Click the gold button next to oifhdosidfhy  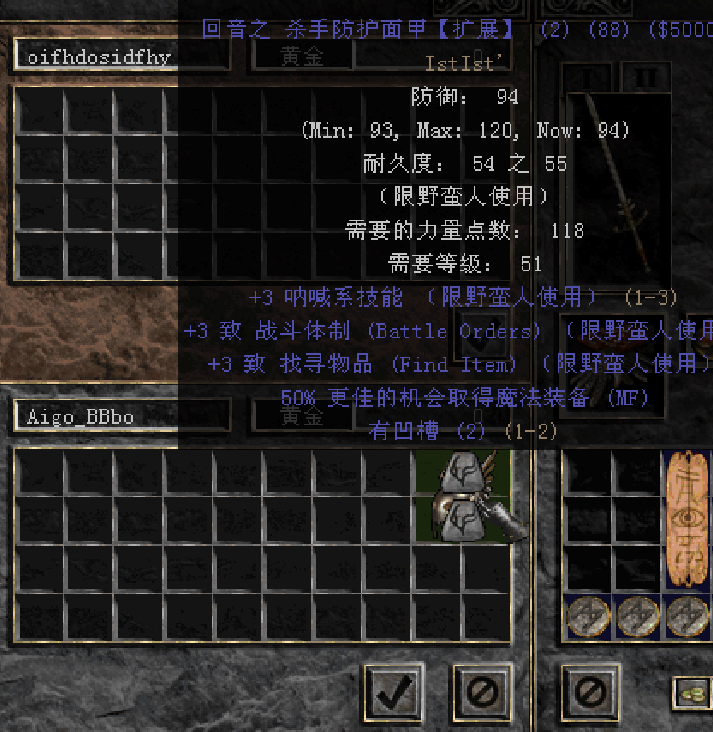[301, 57]
